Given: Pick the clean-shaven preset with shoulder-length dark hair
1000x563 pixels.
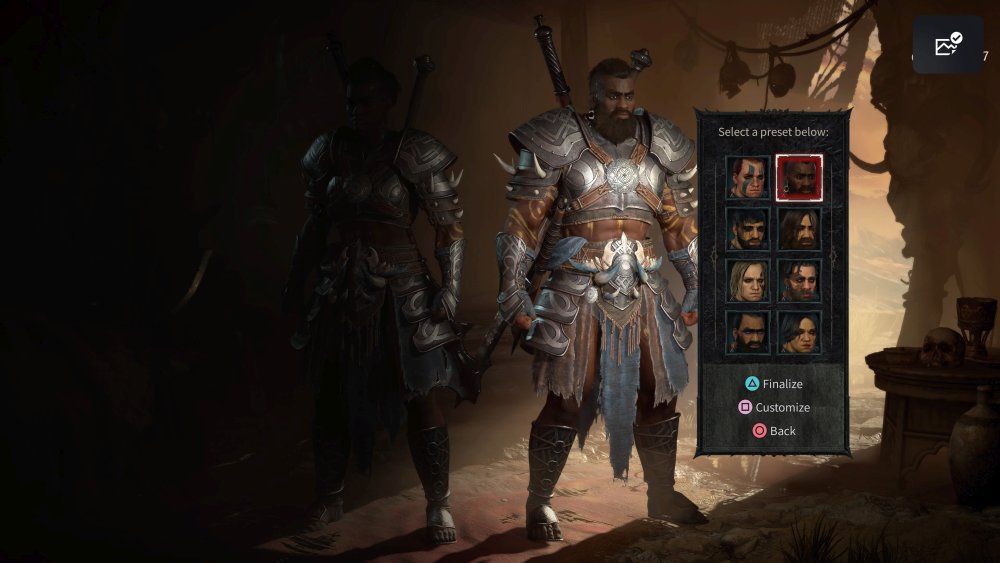Looking at the screenshot, I should coord(799,332).
